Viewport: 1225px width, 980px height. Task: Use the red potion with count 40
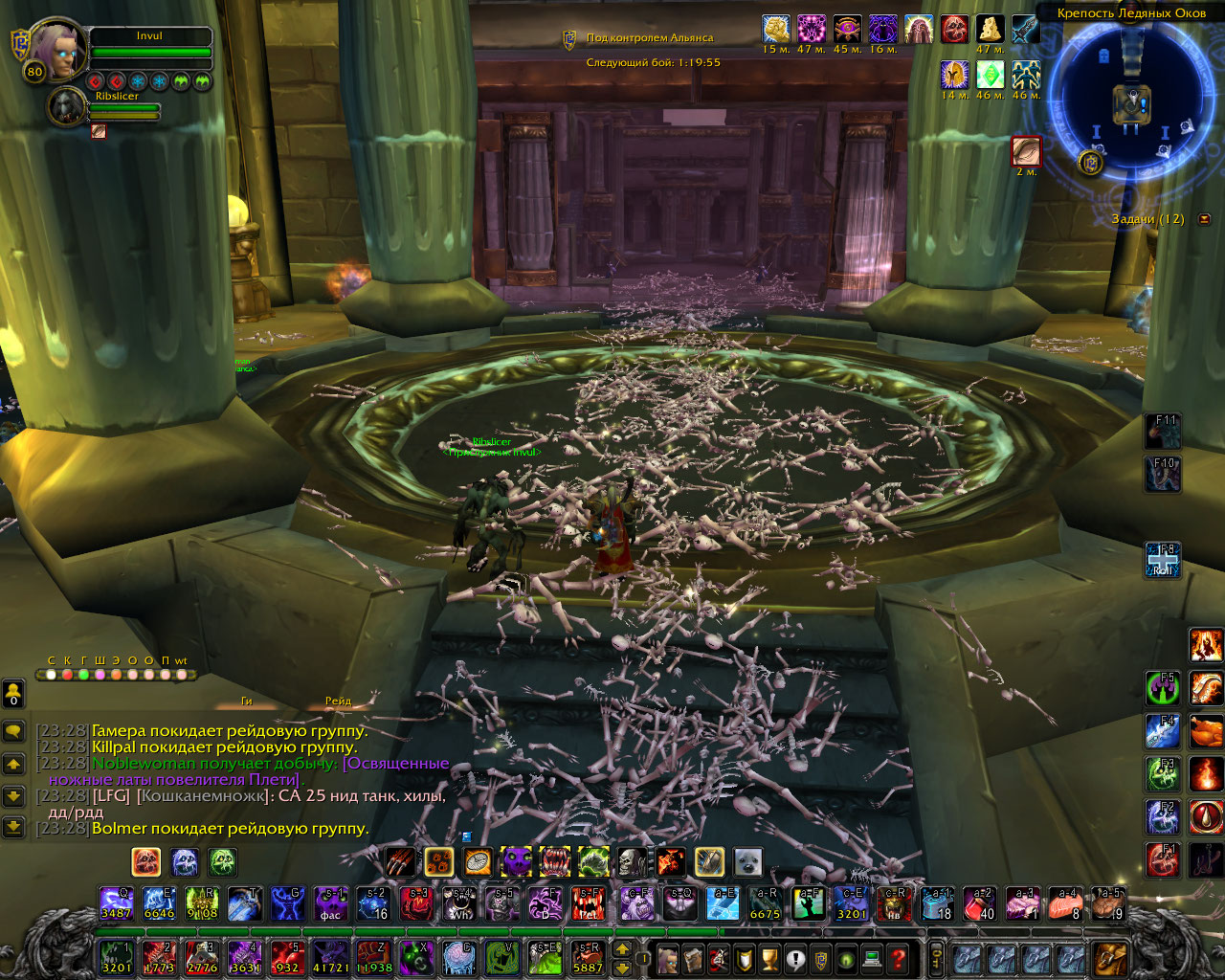979,903
